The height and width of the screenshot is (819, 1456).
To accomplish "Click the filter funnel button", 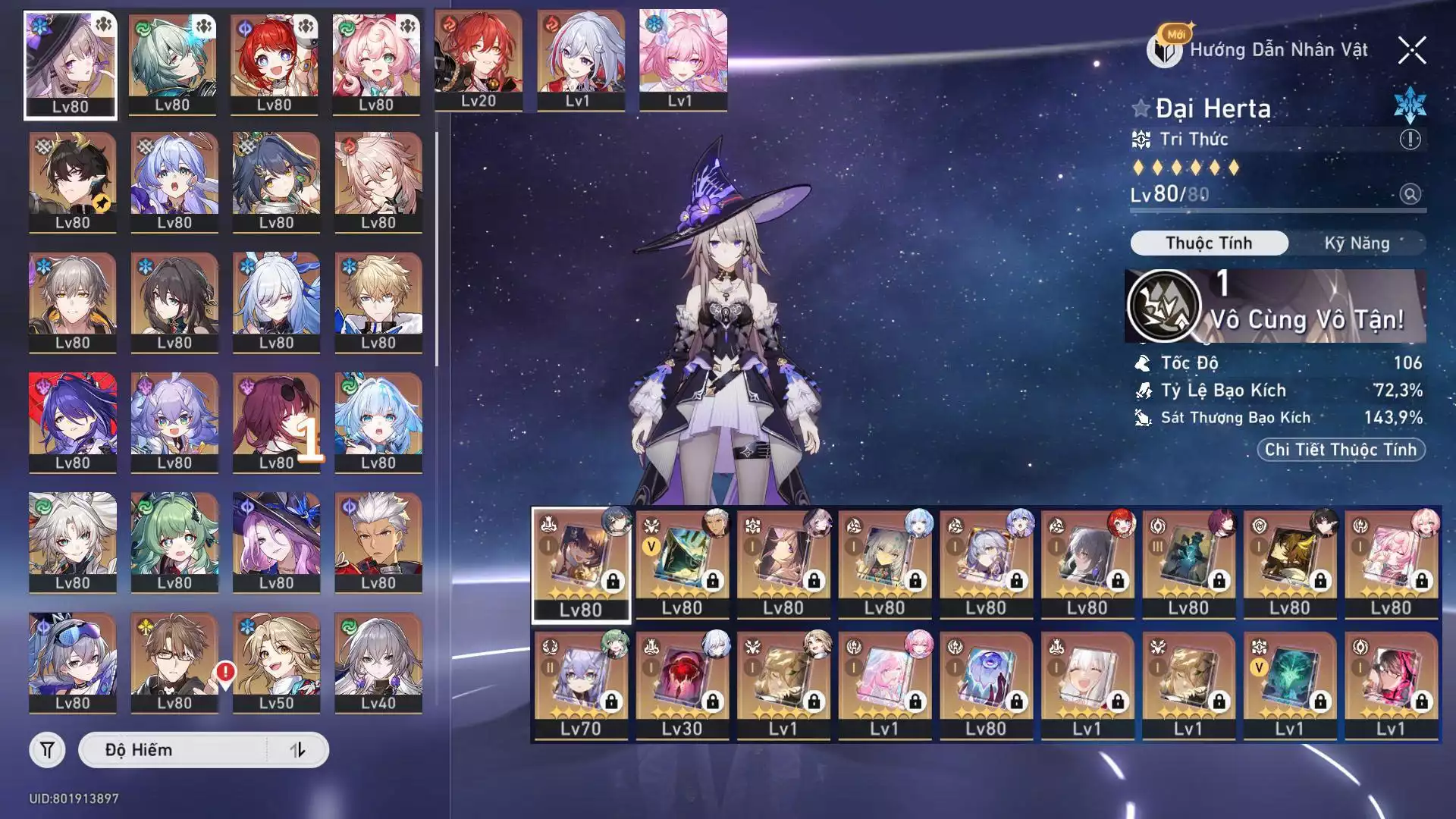I will [x=47, y=750].
